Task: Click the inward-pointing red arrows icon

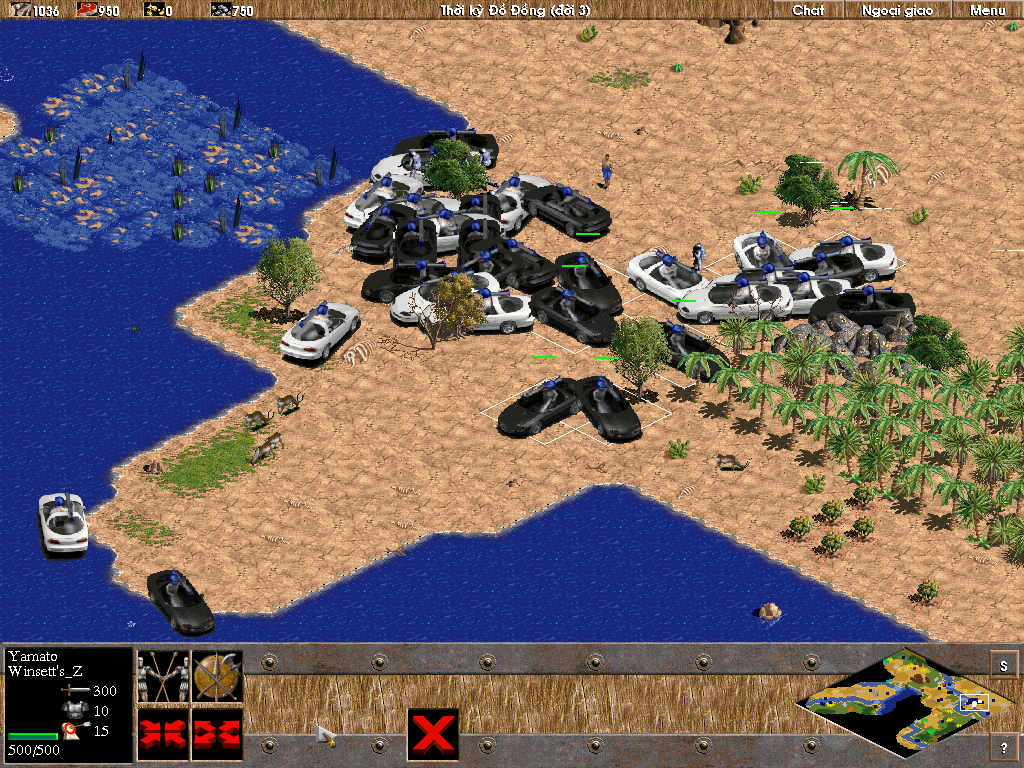Action: pos(163,732)
